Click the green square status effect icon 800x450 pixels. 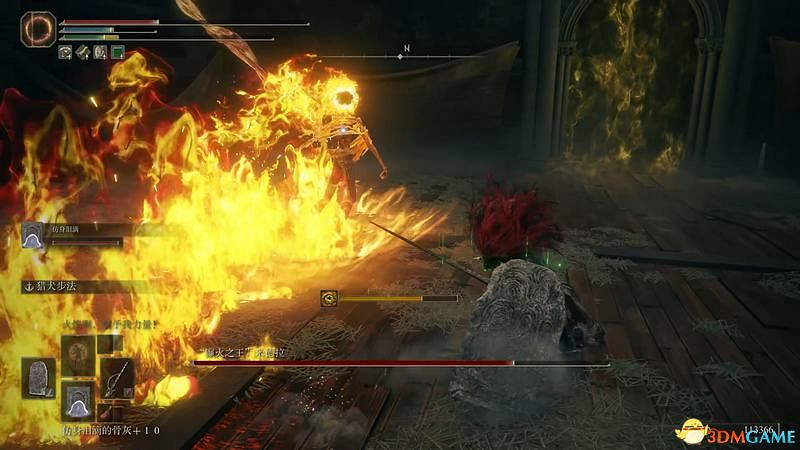point(117,51)
